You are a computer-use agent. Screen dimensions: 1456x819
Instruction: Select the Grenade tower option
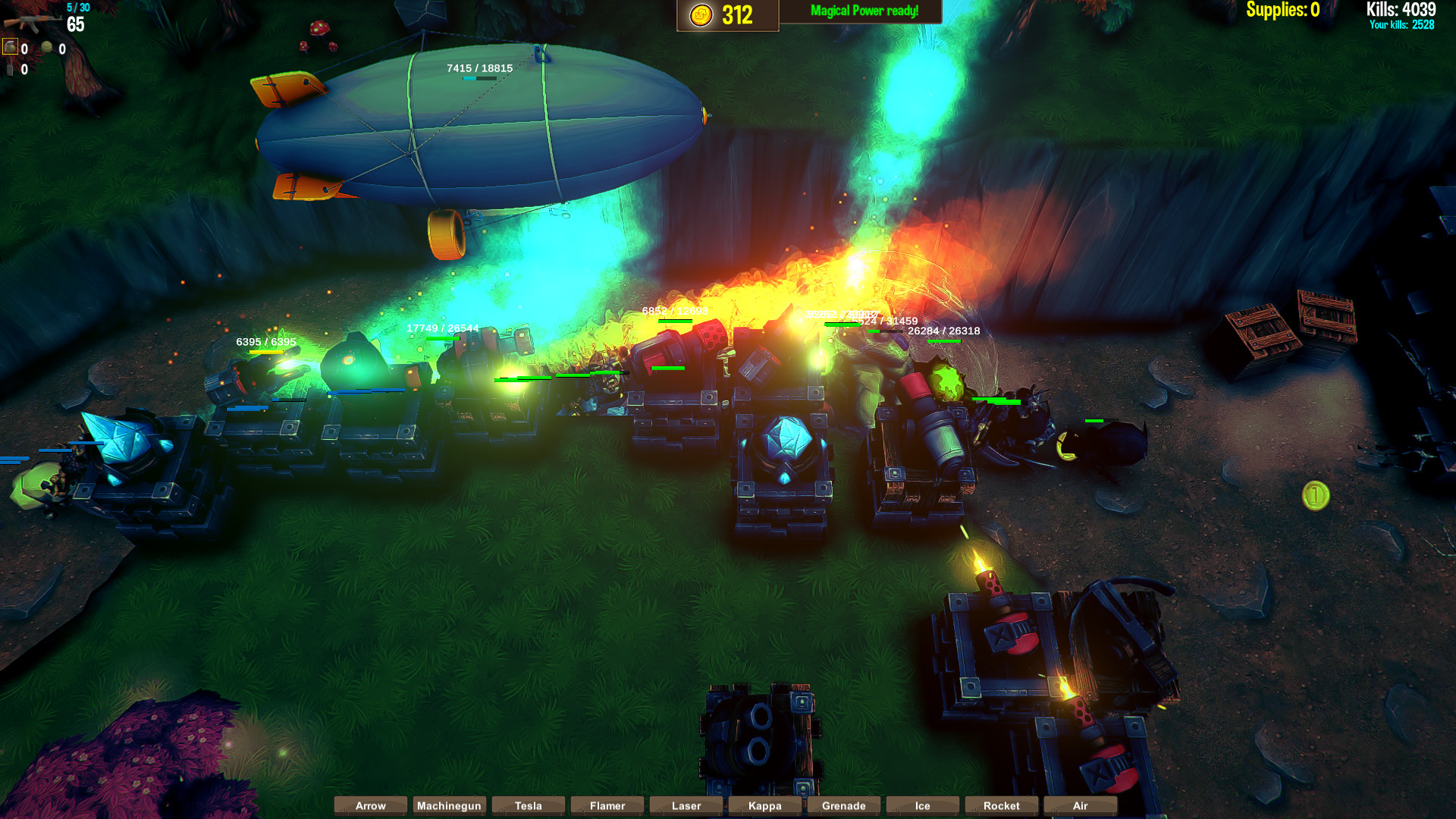click(843, 805)
